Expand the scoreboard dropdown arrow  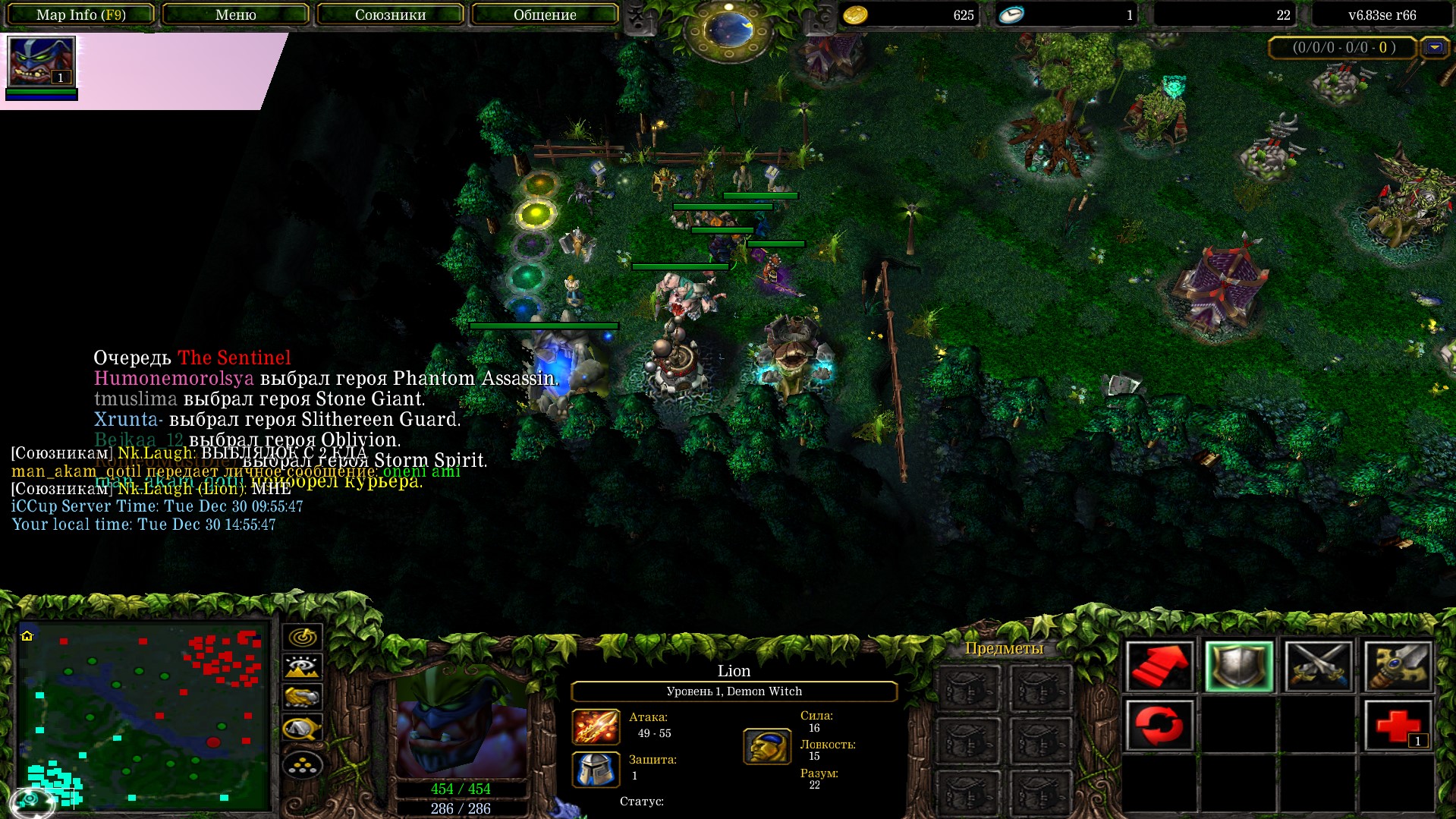point(1434,48)
